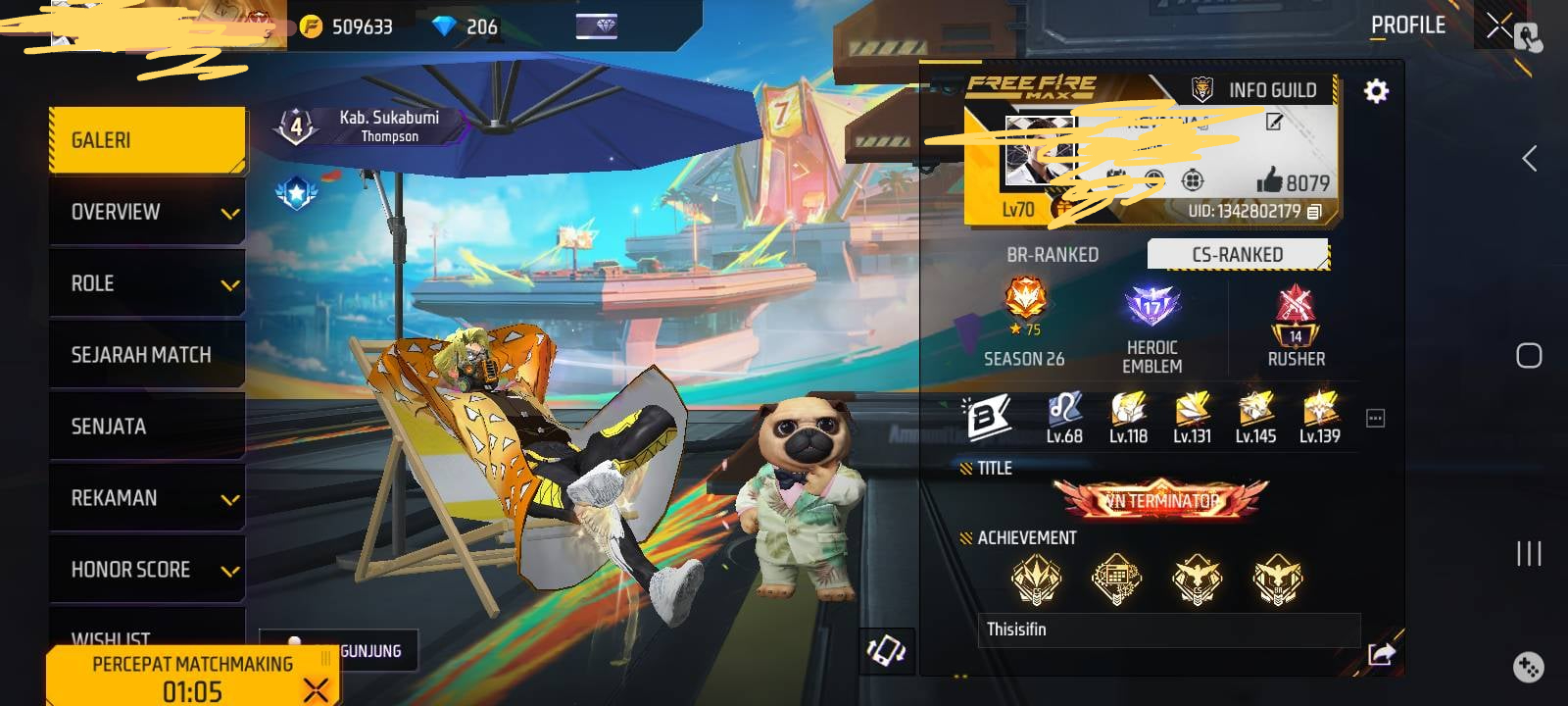Tap the Season 26 rank badge

1023,306
